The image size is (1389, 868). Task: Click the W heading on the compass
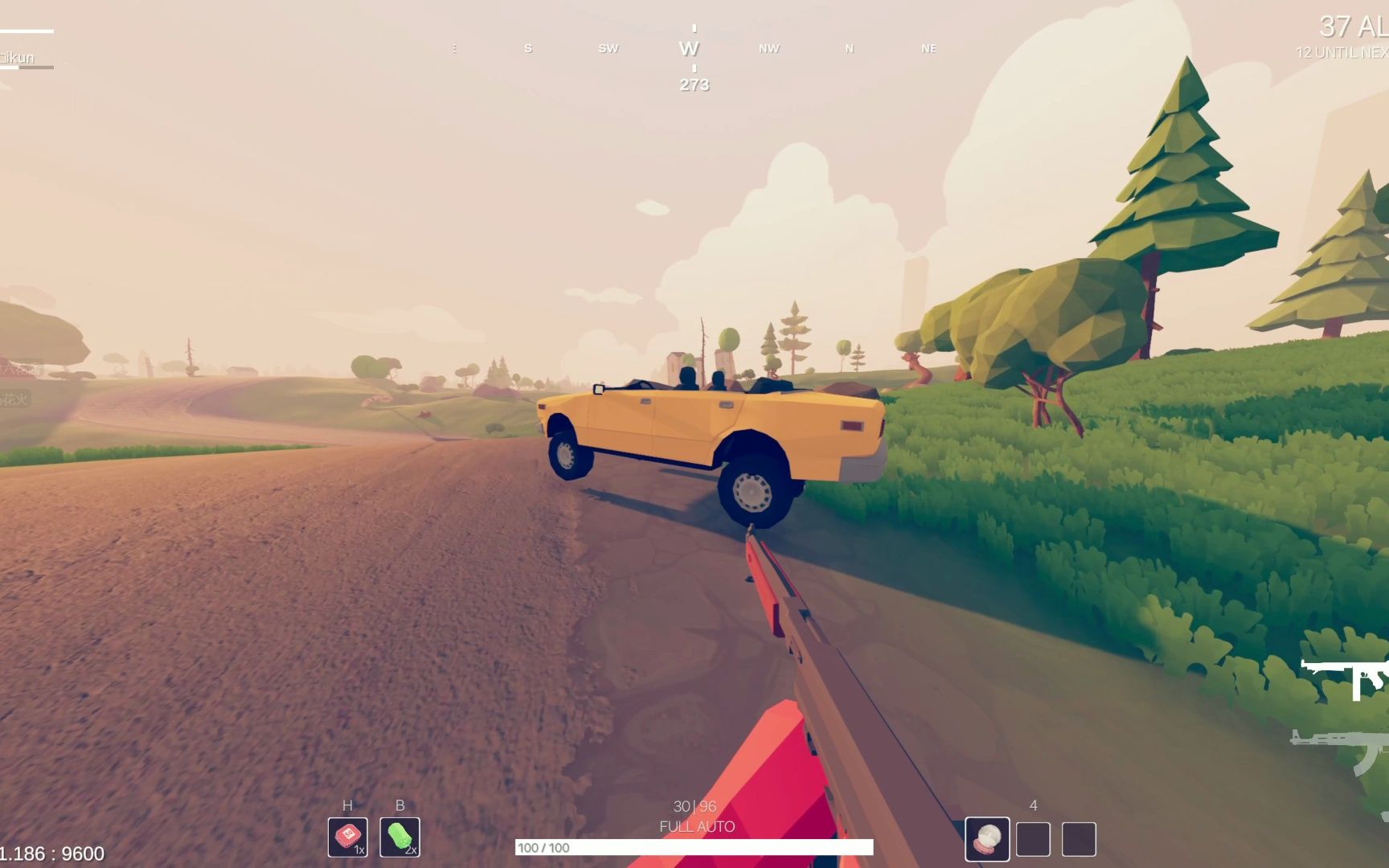pyautogui.click(x=689, y=49)
